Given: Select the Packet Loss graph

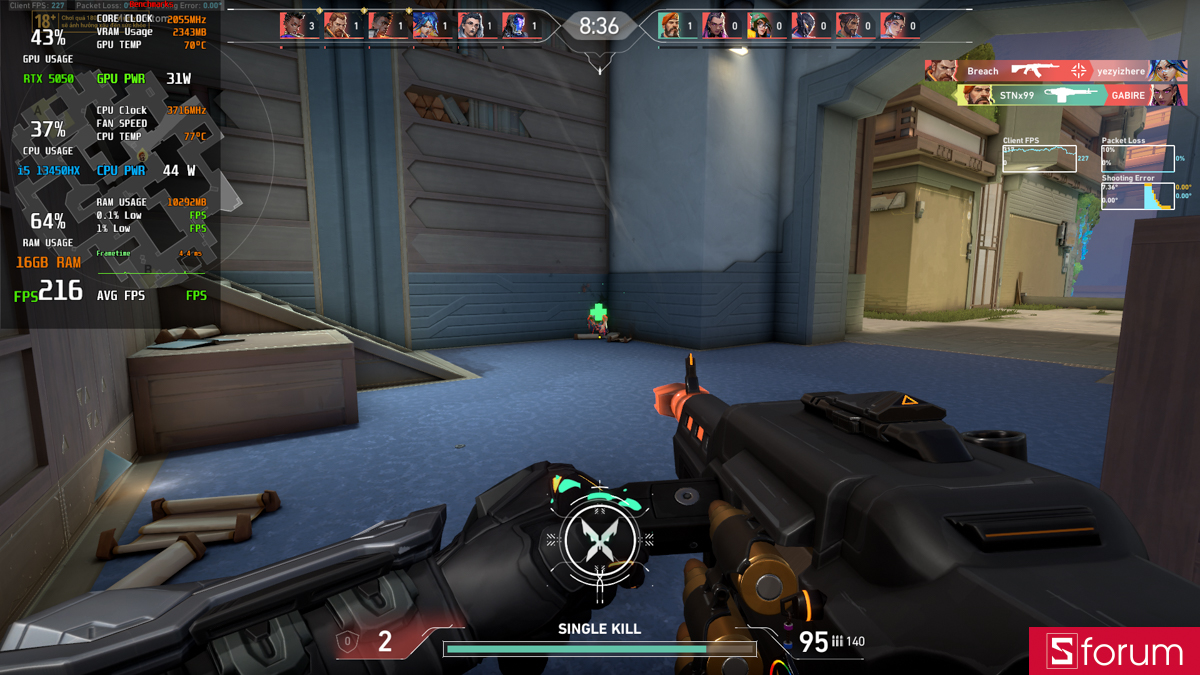Looking at the screenshot, I should coord(1137,158).
